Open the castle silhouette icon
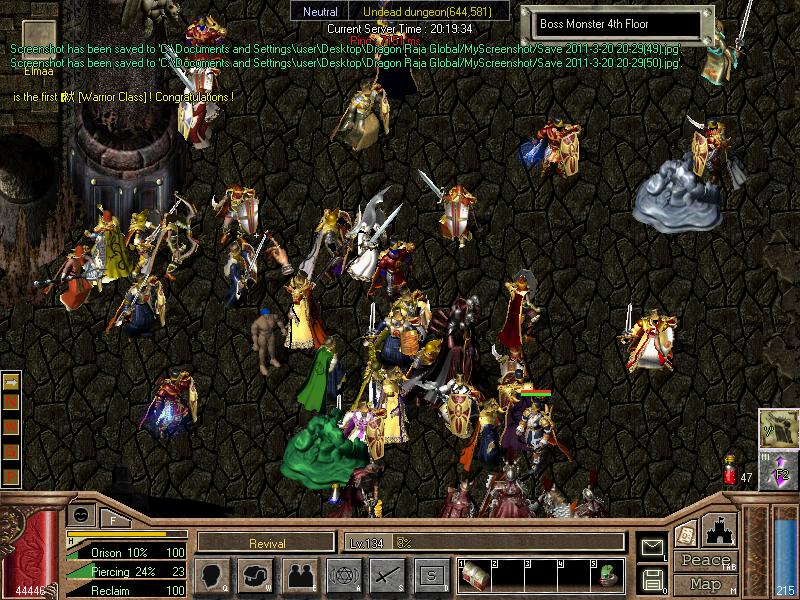Image resolution: width=800 pixels, height=600 pixels. point(721,529)
